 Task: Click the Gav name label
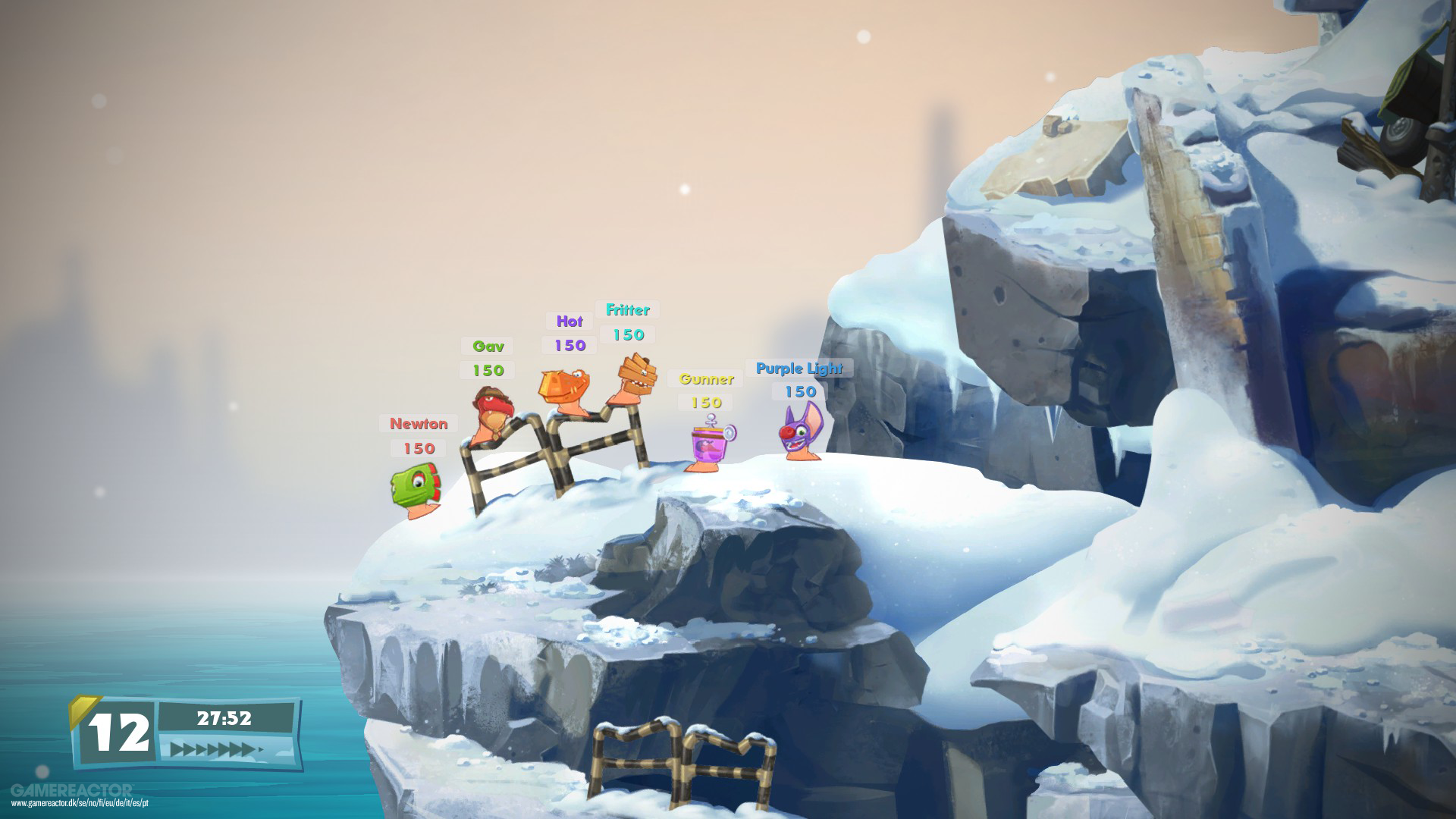tap(488, 346)
